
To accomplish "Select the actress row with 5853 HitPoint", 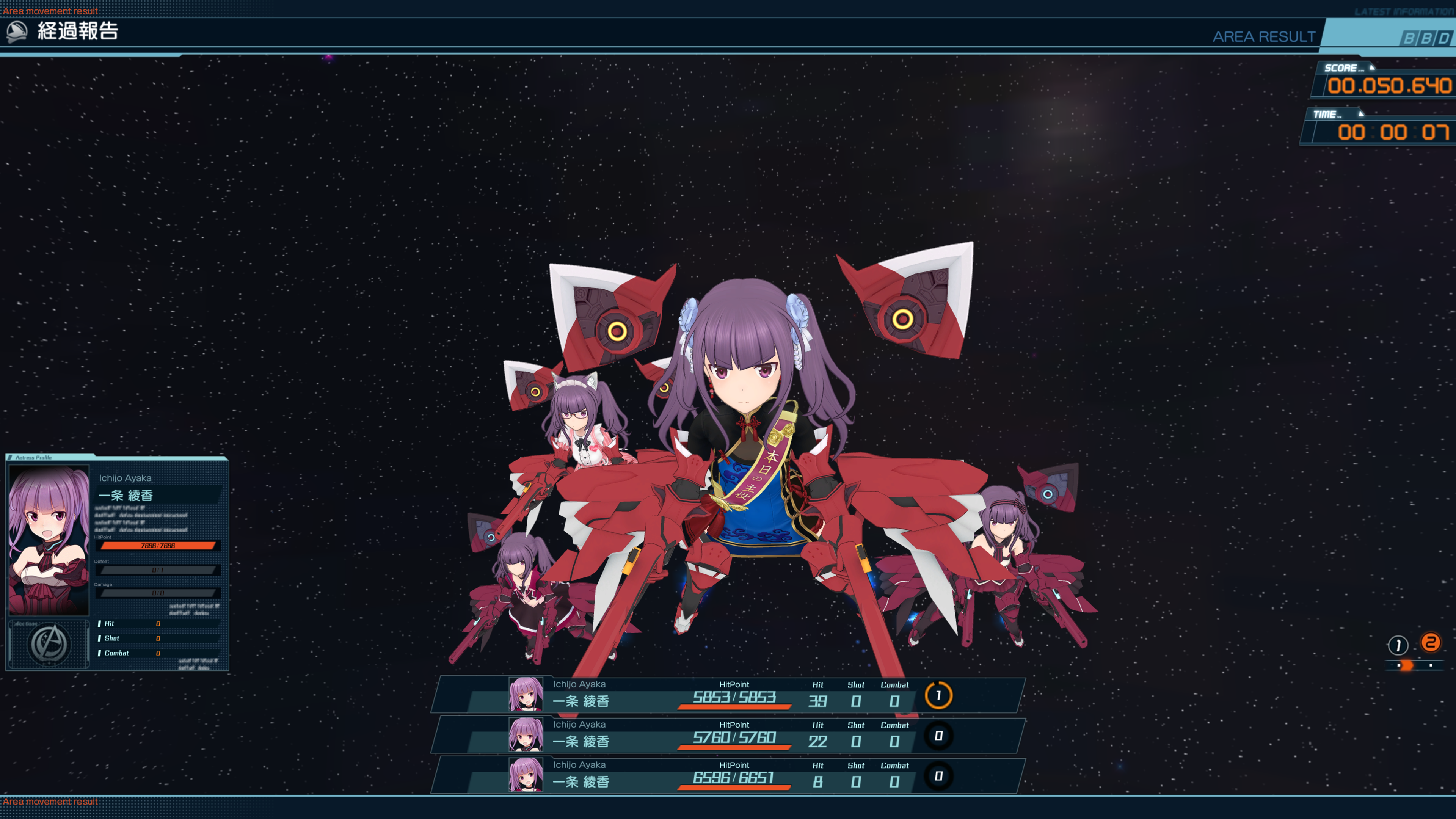I will (728, 695).
